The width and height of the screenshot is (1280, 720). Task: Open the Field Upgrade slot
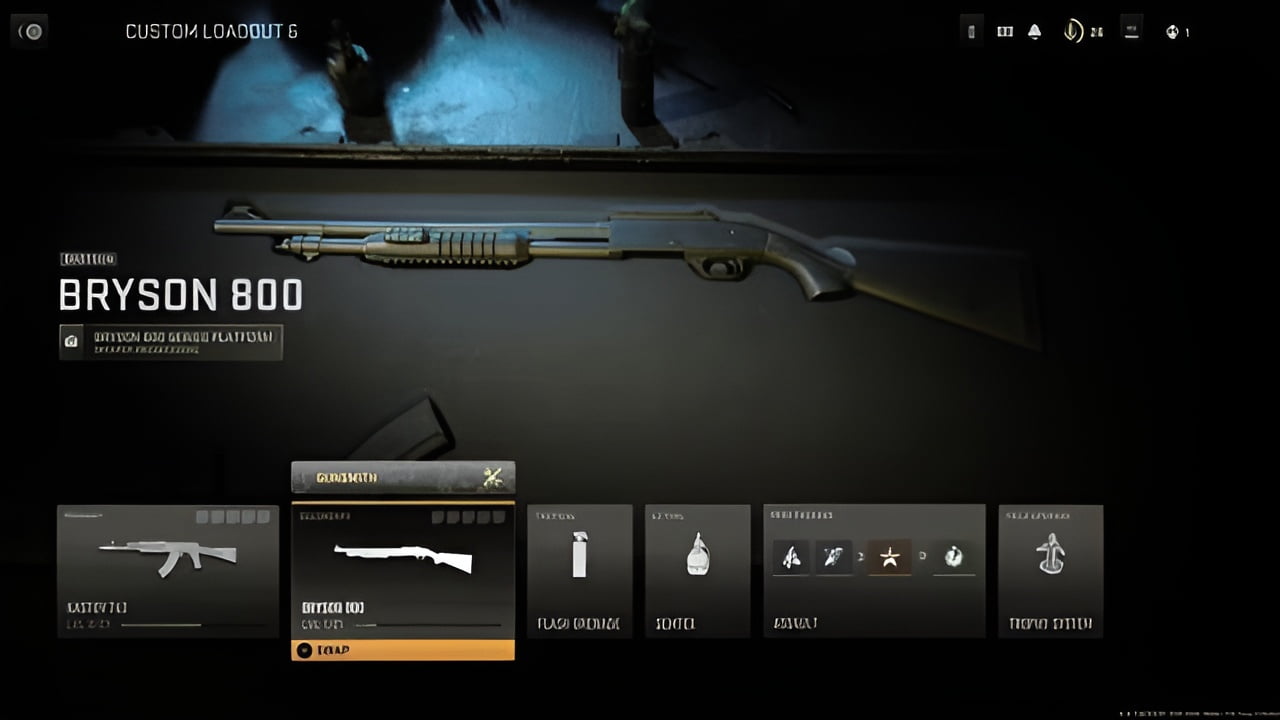(x=1050, y=572)
